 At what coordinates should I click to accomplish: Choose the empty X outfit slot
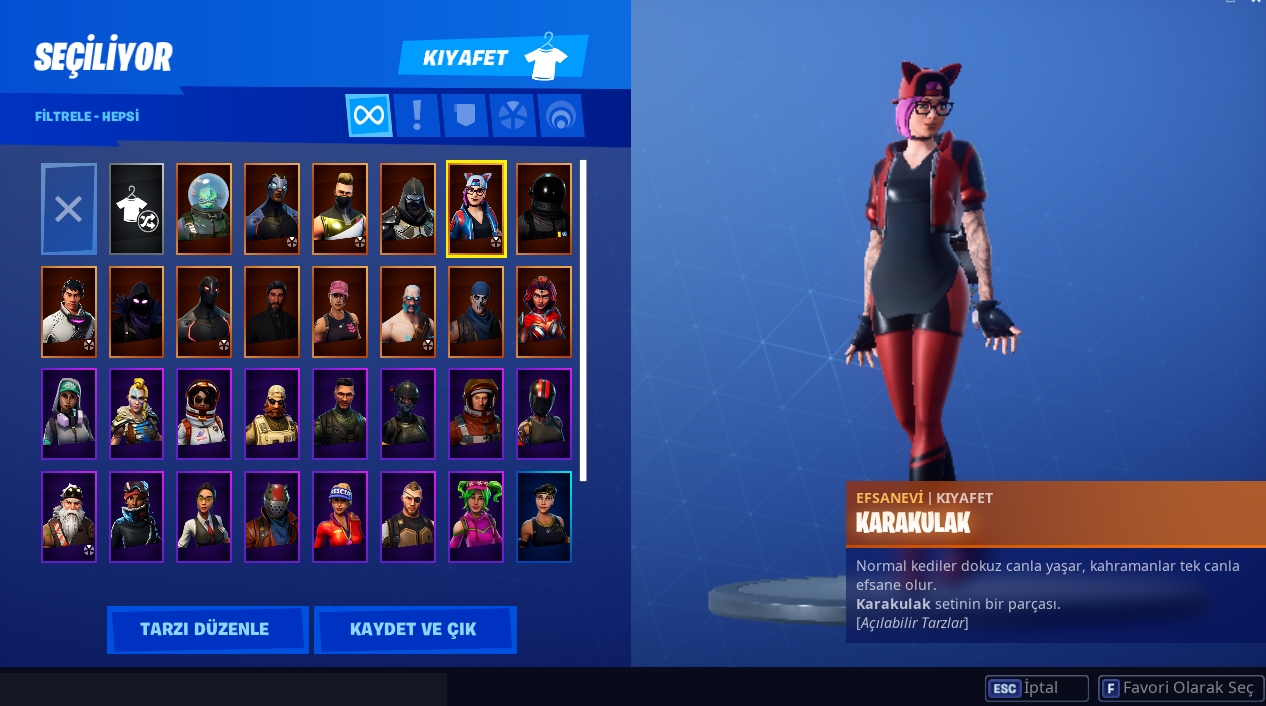pyautogui.click(x=69, y=209)
